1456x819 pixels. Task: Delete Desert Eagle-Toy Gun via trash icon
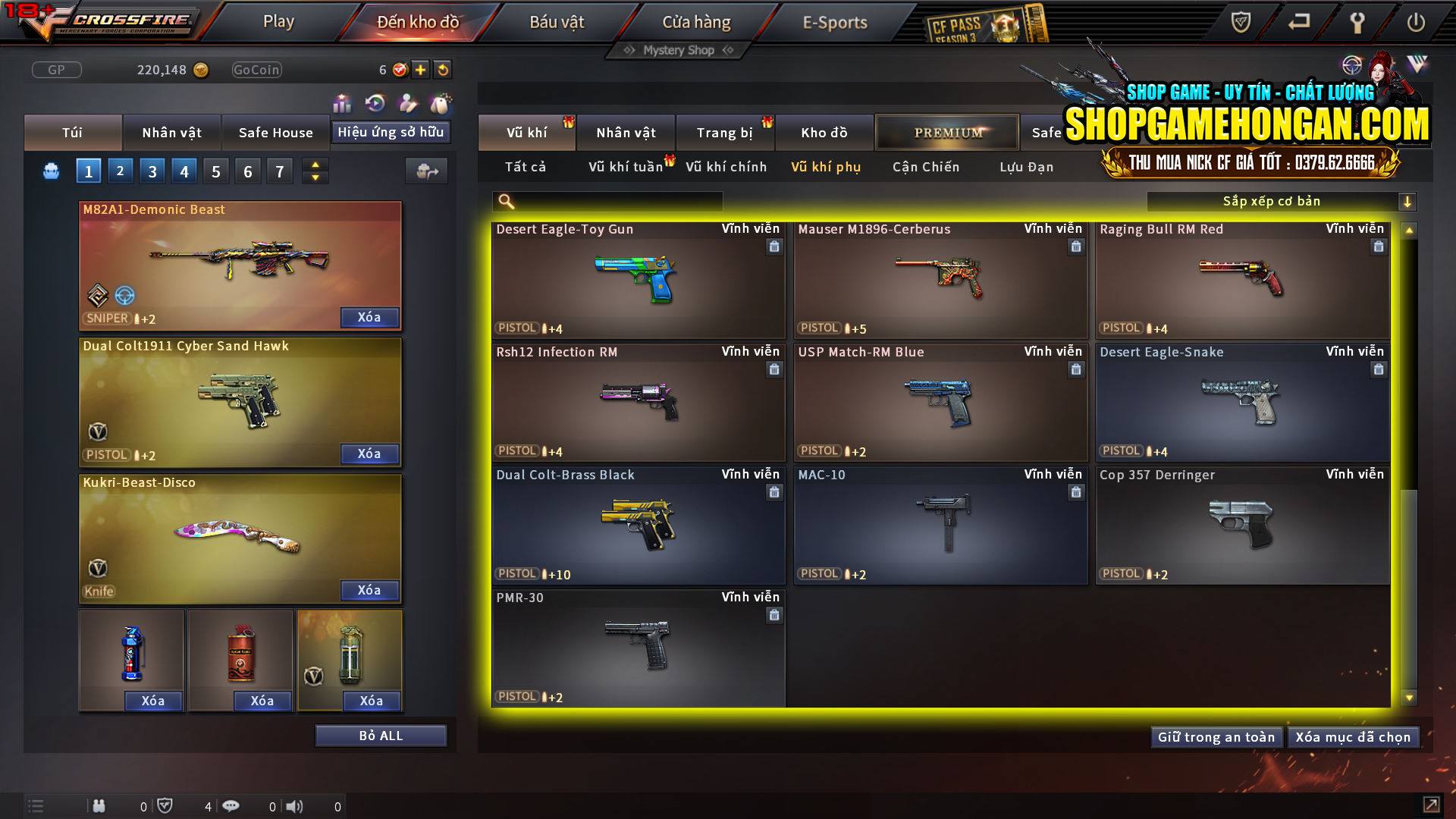(x=774, y=246)
